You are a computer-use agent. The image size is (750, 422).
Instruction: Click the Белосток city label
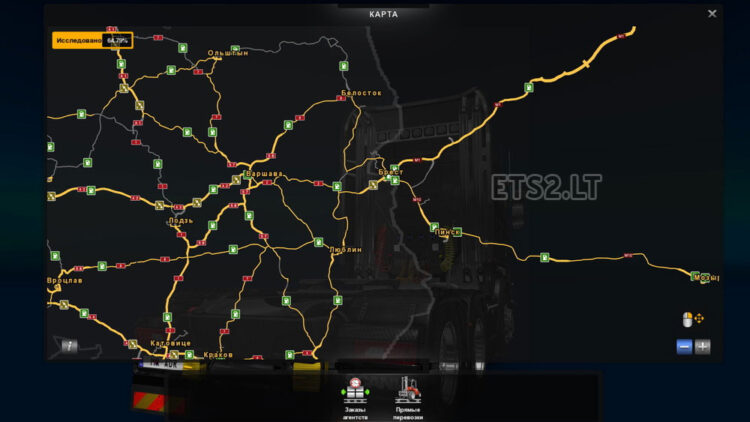(x=362, y=92)
